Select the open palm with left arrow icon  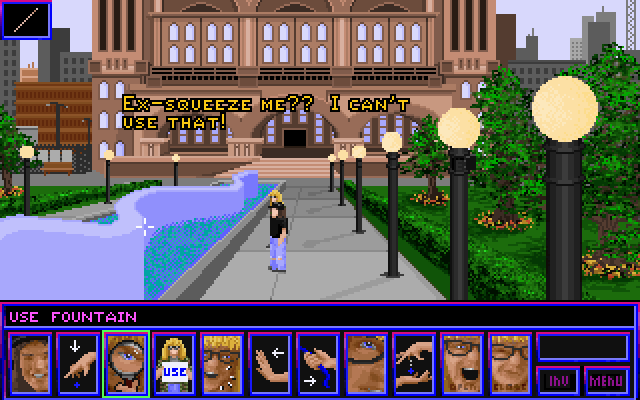coord(270,363)
